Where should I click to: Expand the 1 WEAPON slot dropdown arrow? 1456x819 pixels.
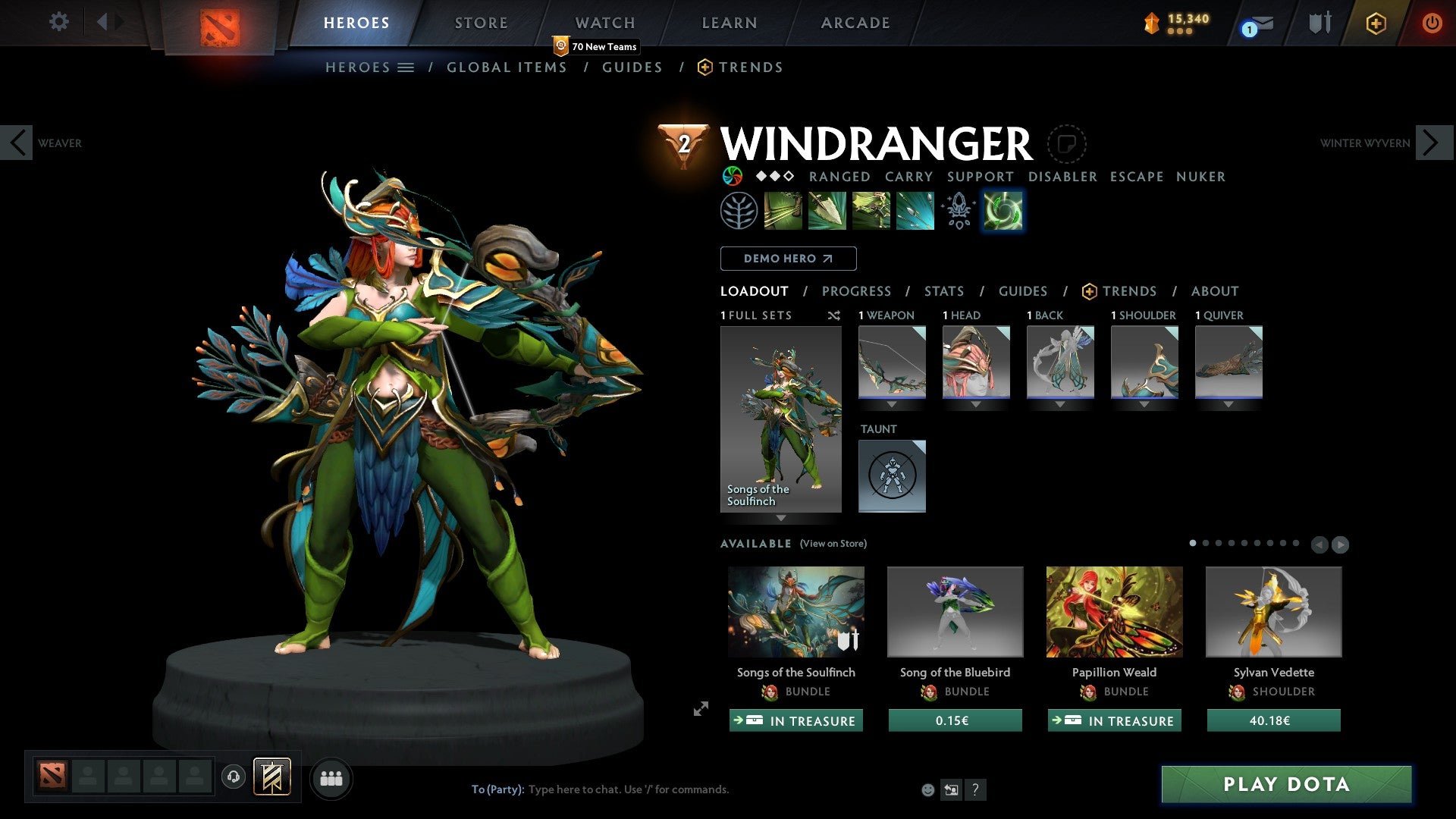892,404
